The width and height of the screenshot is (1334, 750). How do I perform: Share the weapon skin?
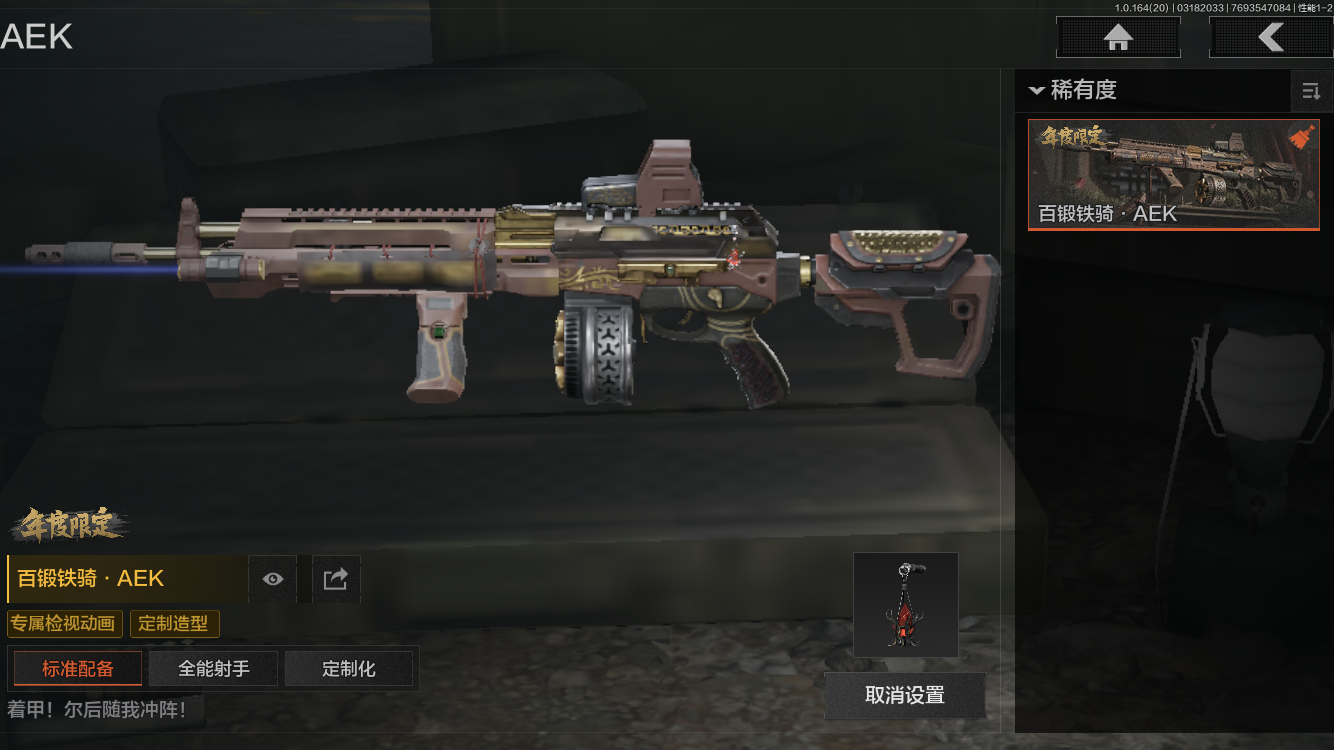pos(336,579)
